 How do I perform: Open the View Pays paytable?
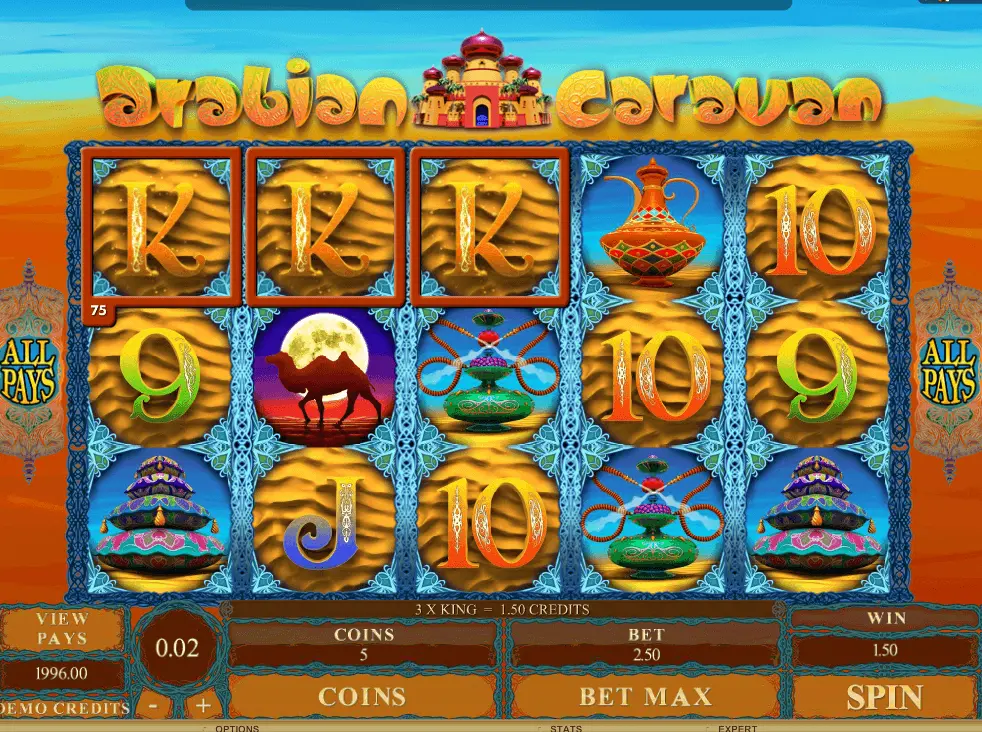coord(62,628)
